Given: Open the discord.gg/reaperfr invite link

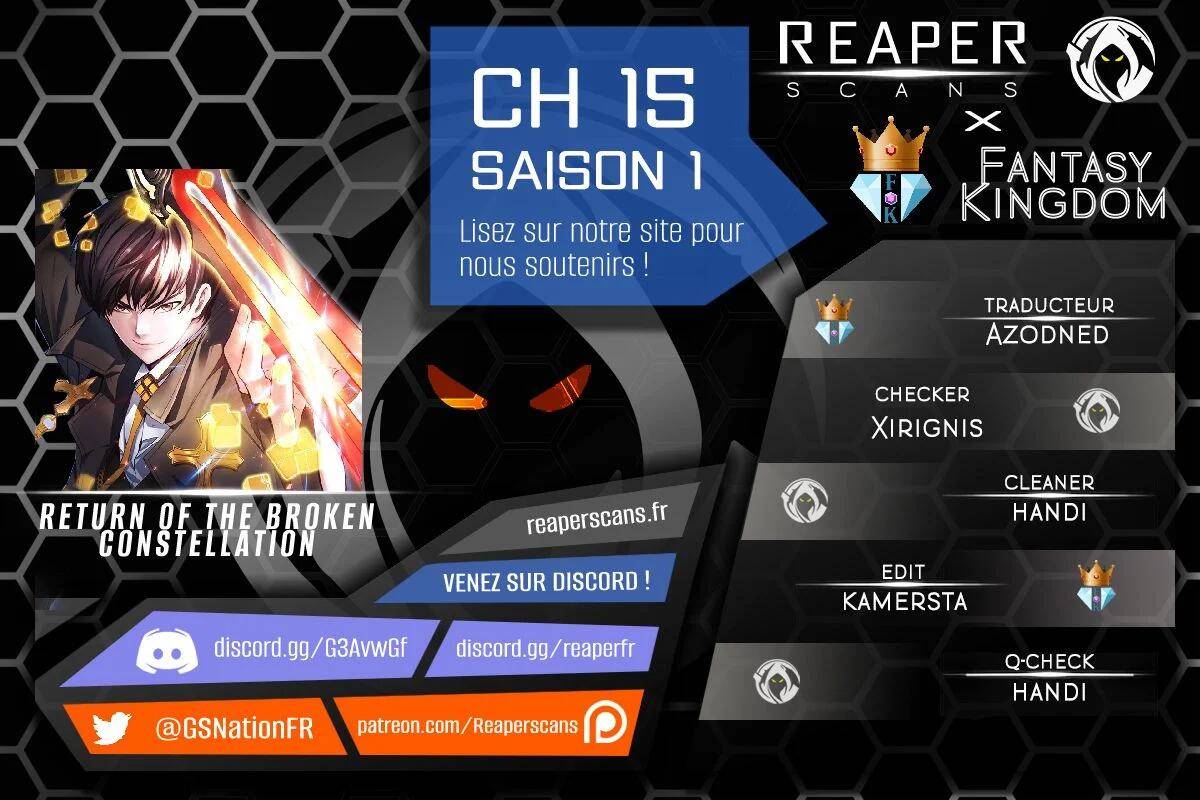Looking at the screenshot, I should pyautogui.click(x=545, y=648).
